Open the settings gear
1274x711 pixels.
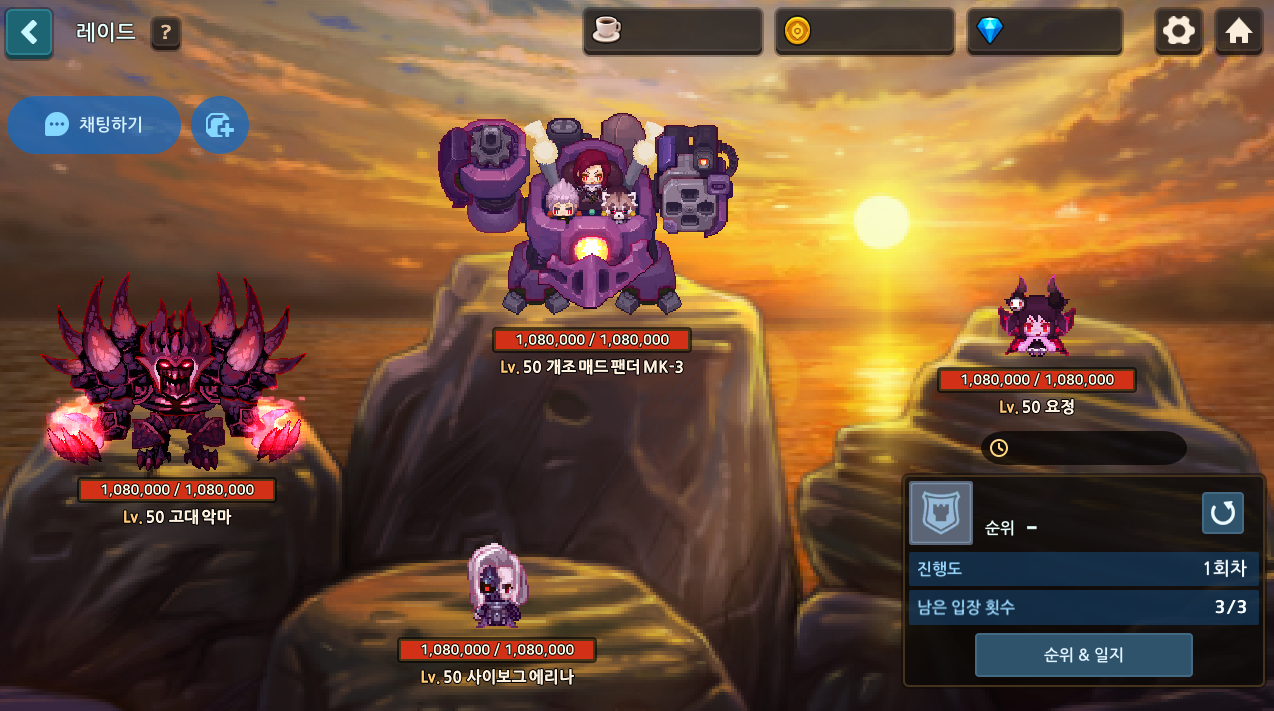click(1179, 31)
